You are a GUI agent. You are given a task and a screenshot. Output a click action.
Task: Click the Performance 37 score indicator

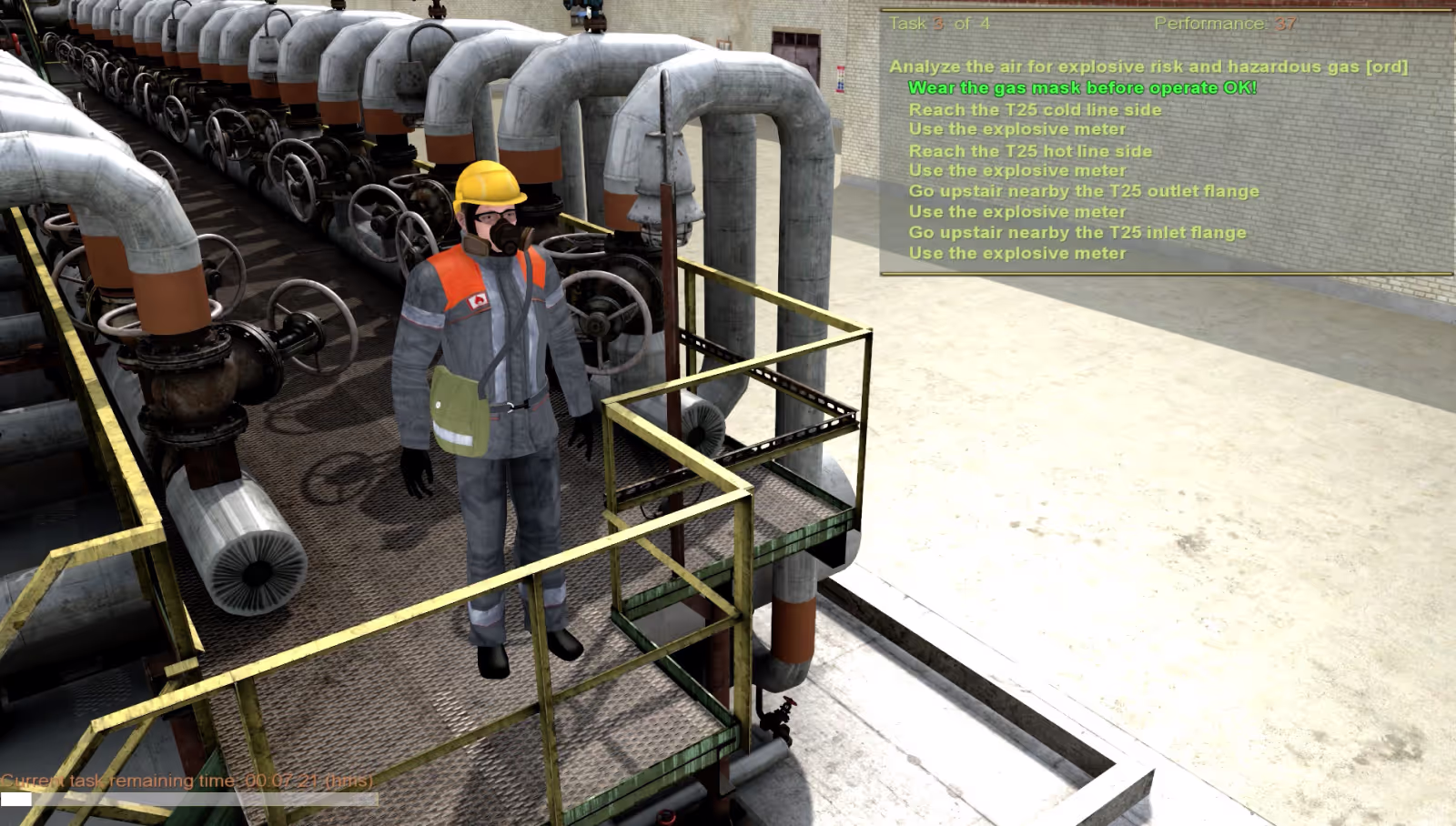(x=1224, y=25)
